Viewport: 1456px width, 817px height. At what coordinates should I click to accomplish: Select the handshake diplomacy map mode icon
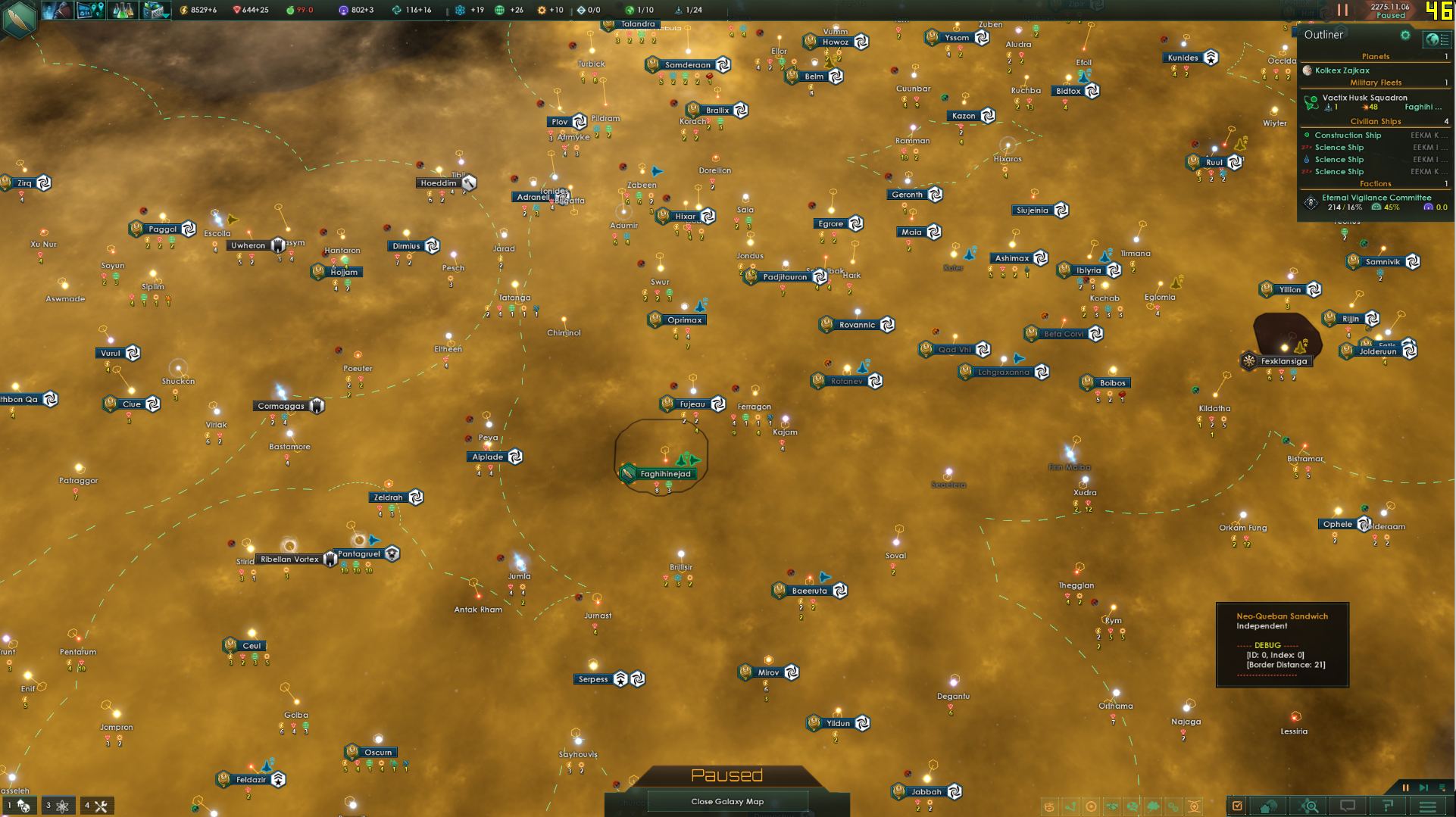tap(1111, 806)
